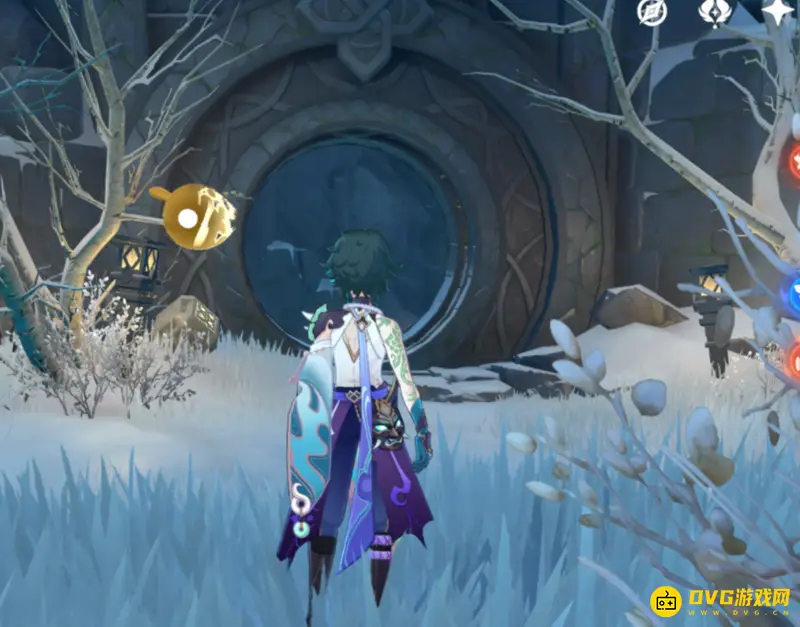The width and height of the screenshot is (800, 627).
Task: Open the Battle Pass winged icon
Action: coord(714,12)
